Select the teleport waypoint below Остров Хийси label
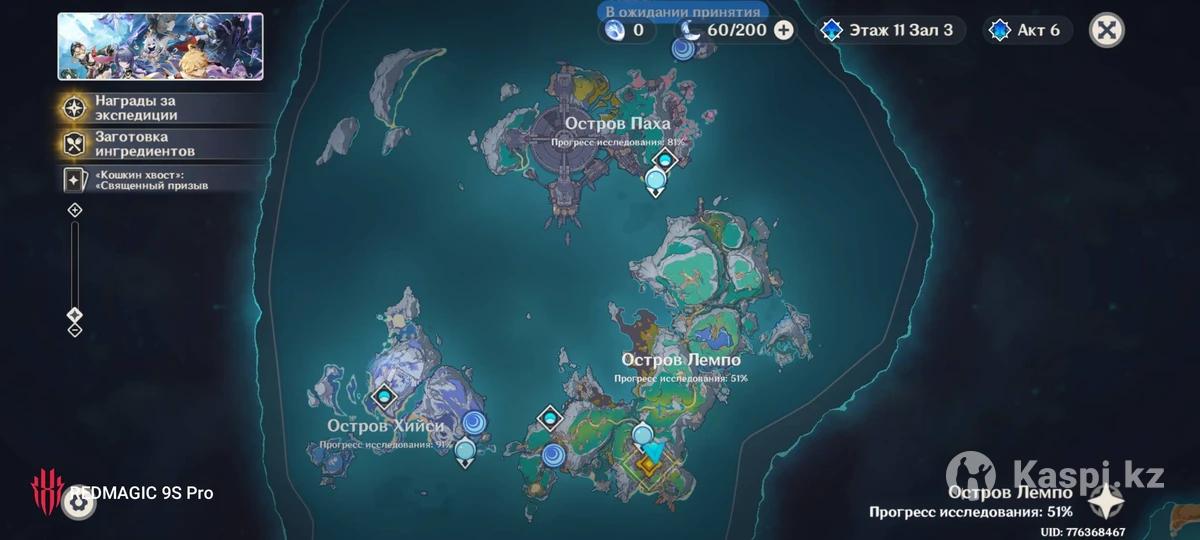Screen dimensions: 1200x540 tap(464, 450)
